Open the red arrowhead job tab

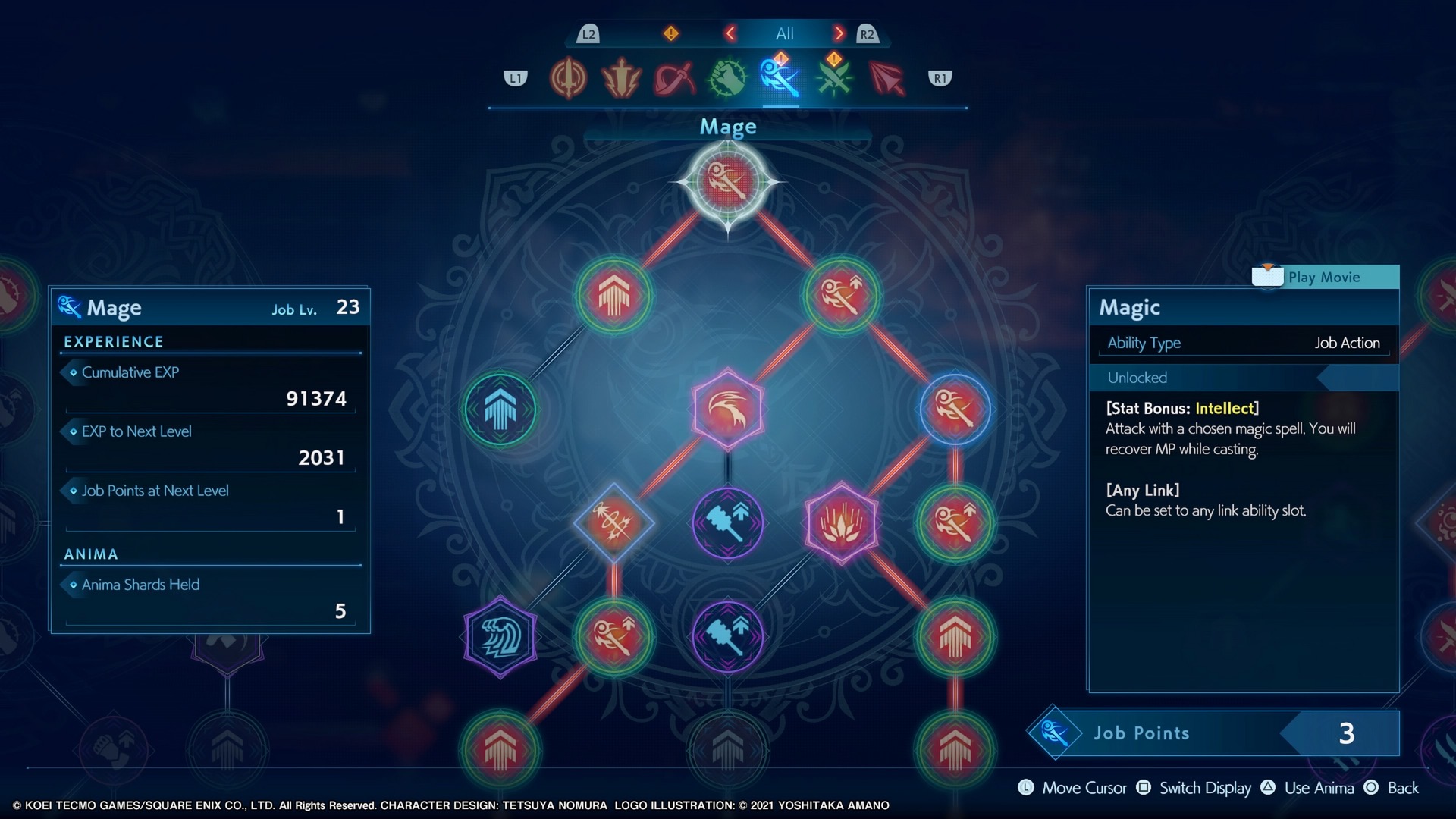point(886,78)
